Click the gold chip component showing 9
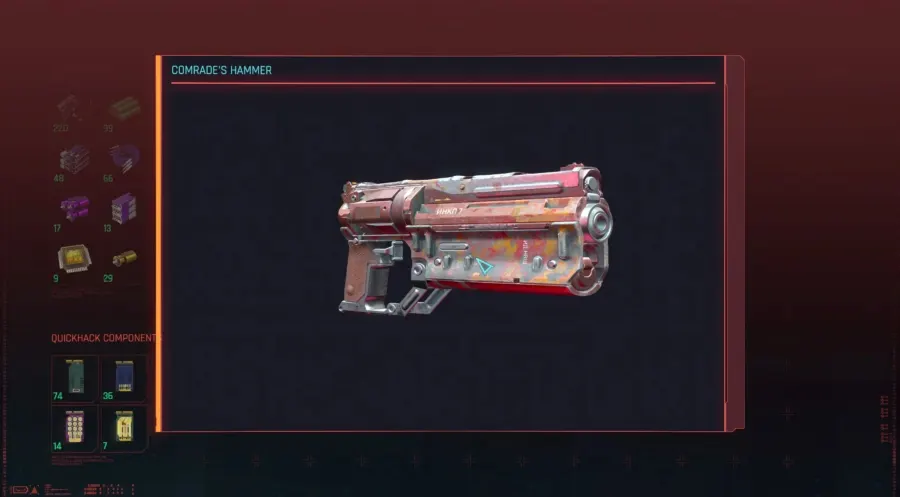 coord(74,259)
